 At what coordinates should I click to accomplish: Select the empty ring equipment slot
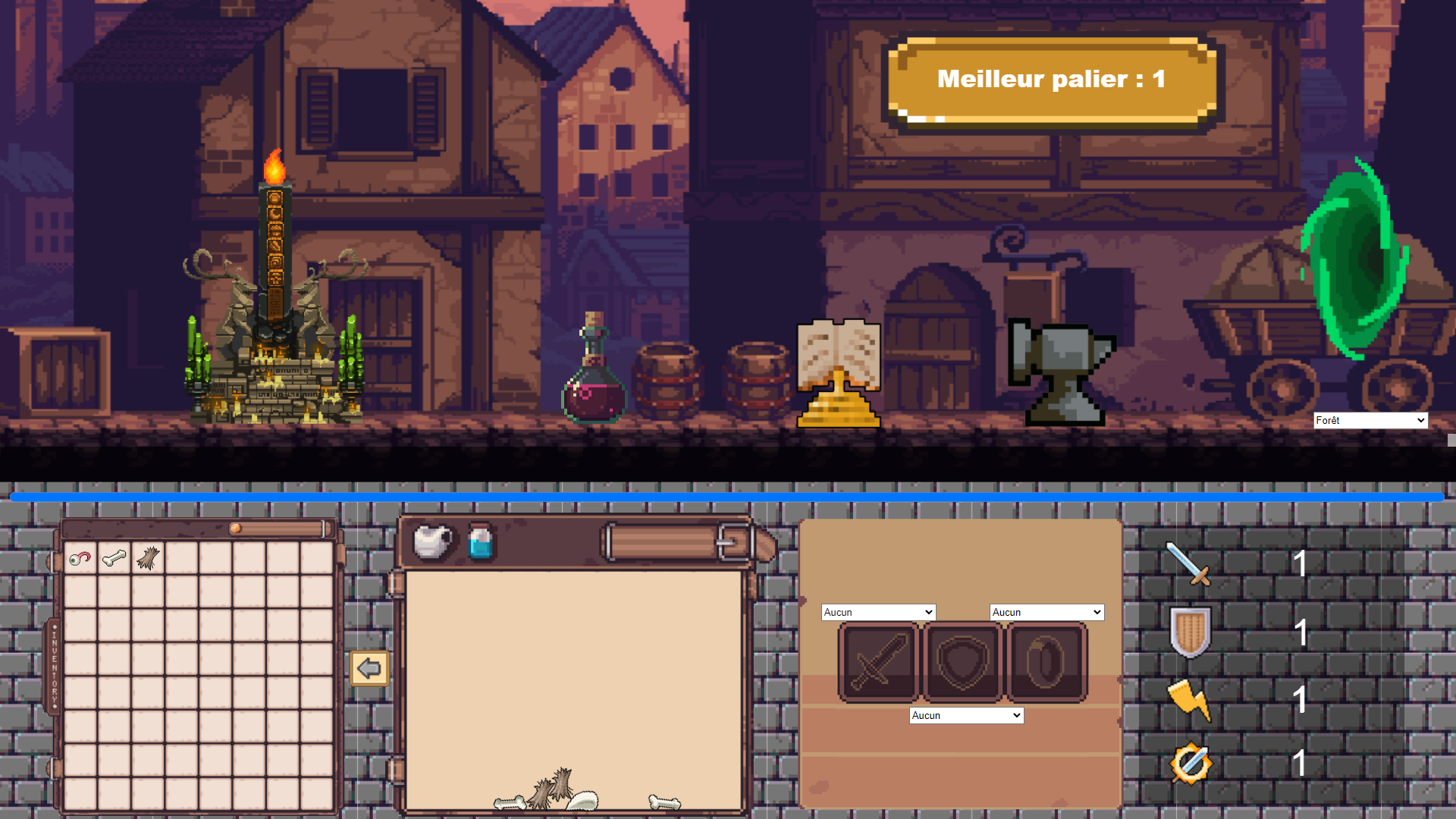pos(1046,662)
